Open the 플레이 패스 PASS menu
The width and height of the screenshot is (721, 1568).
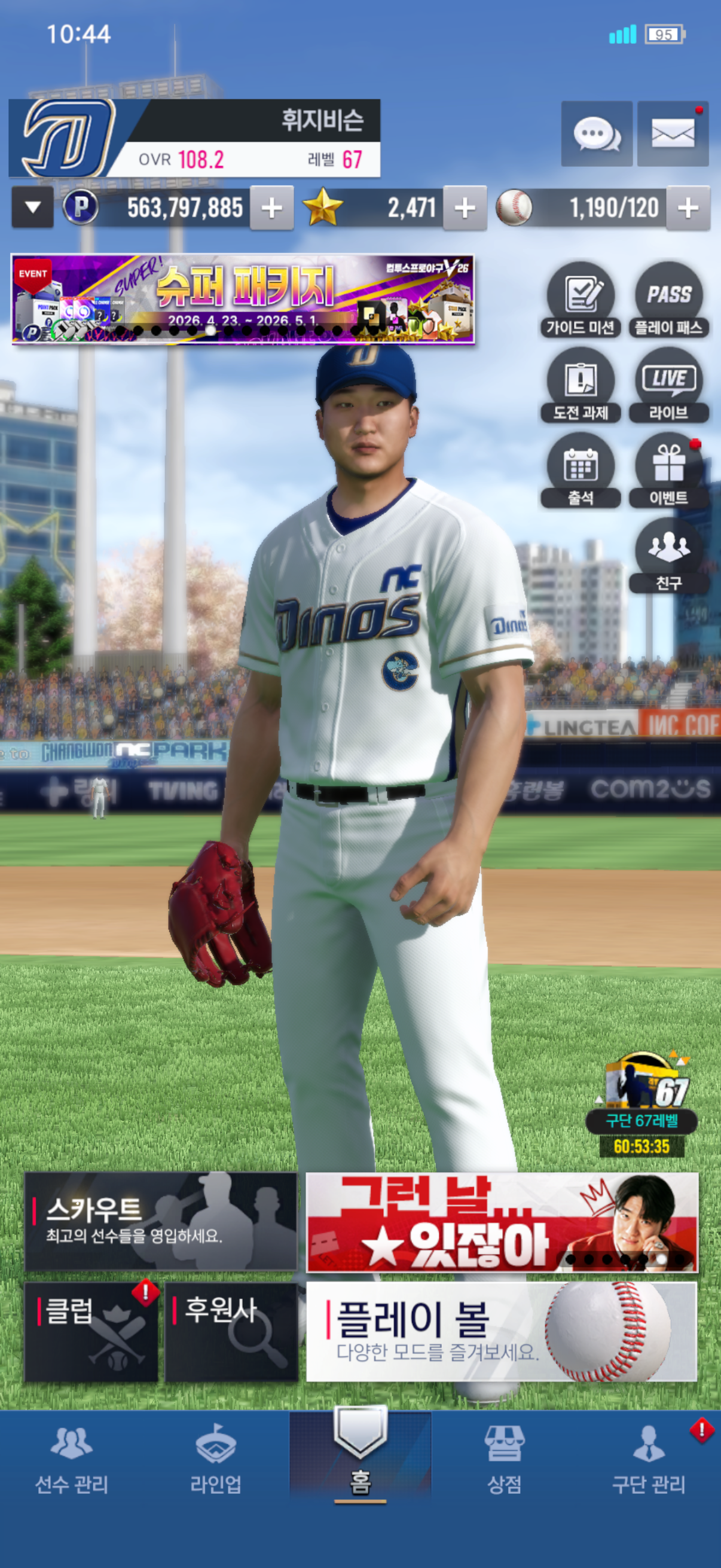pyautogui.click(x=668, y=300)
